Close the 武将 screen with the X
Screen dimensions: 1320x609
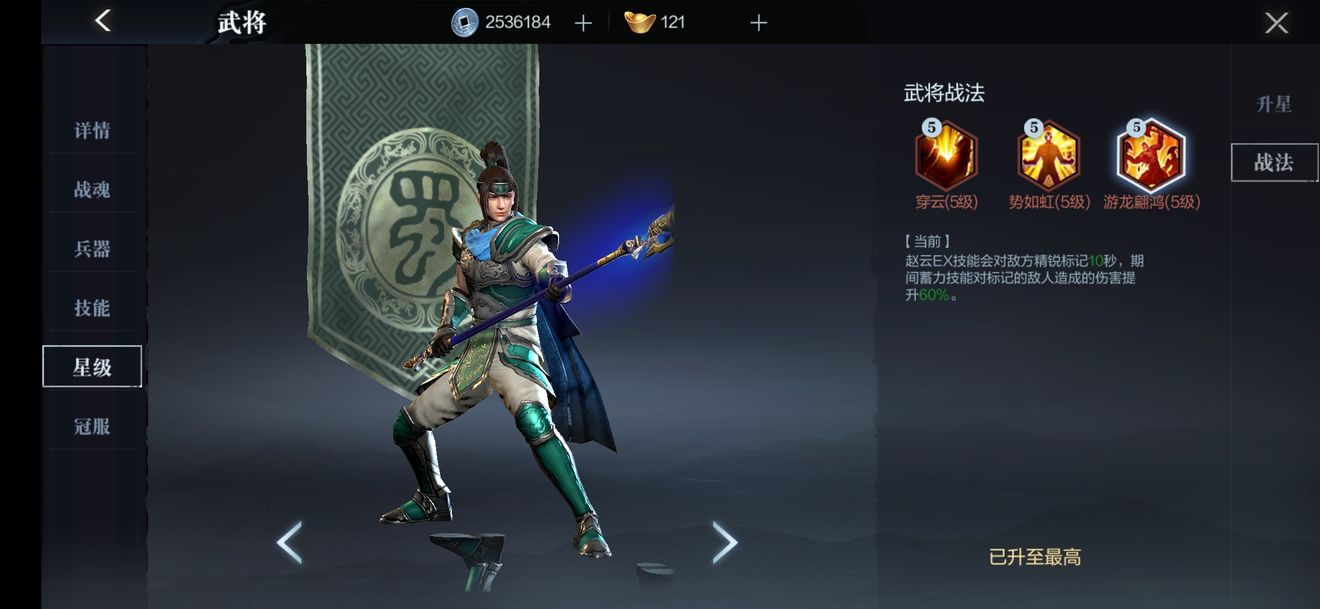pos(1276,23)
